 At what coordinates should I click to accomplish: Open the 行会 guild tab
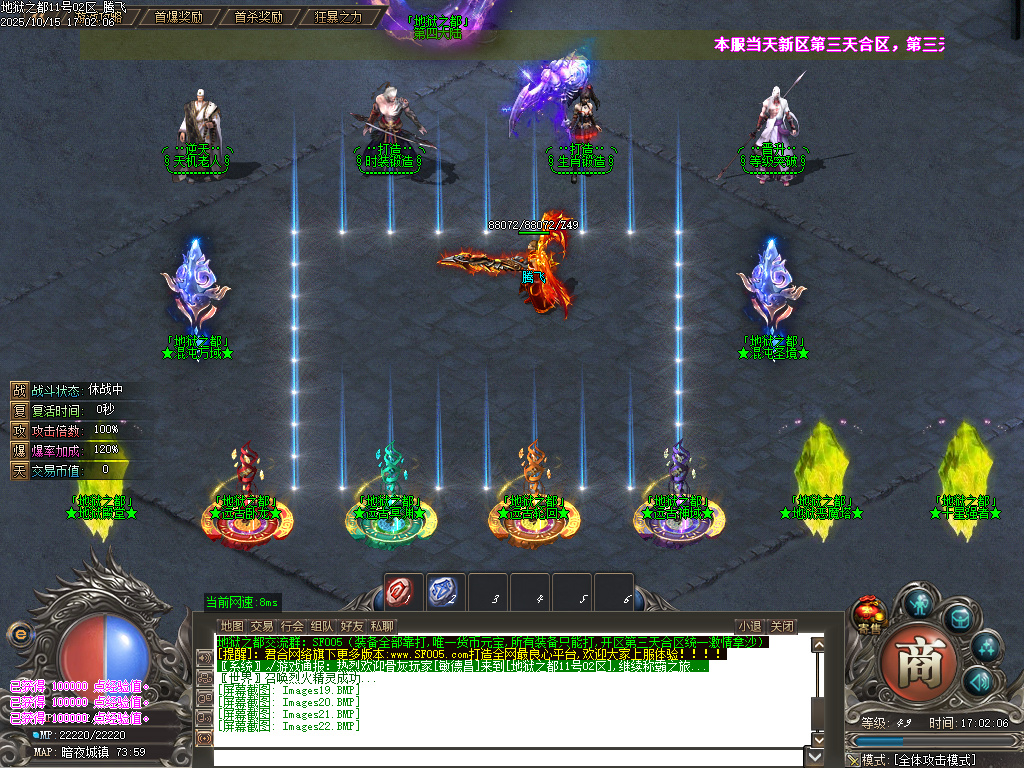click(x=292, y=626)
